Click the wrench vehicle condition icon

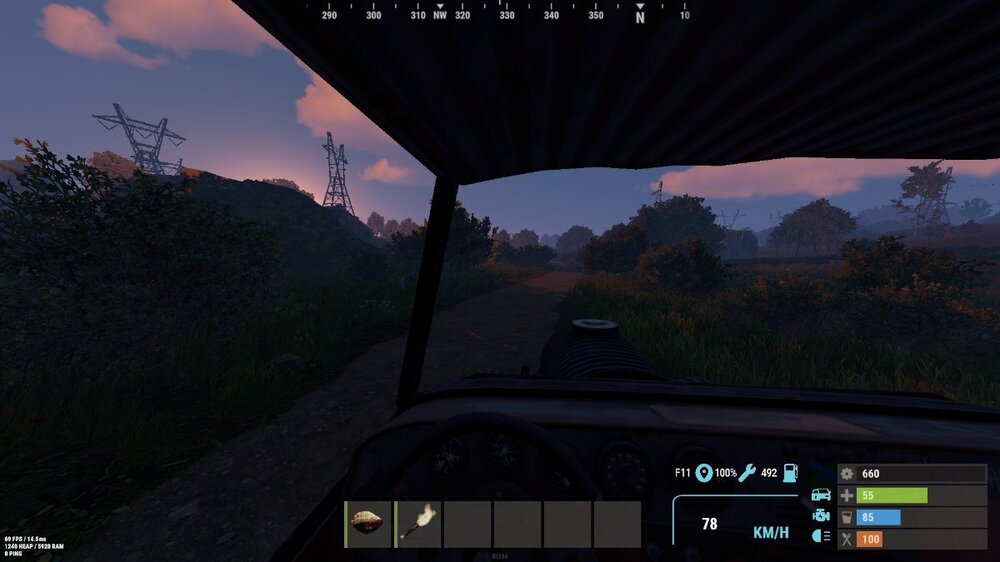click(747, 473)
